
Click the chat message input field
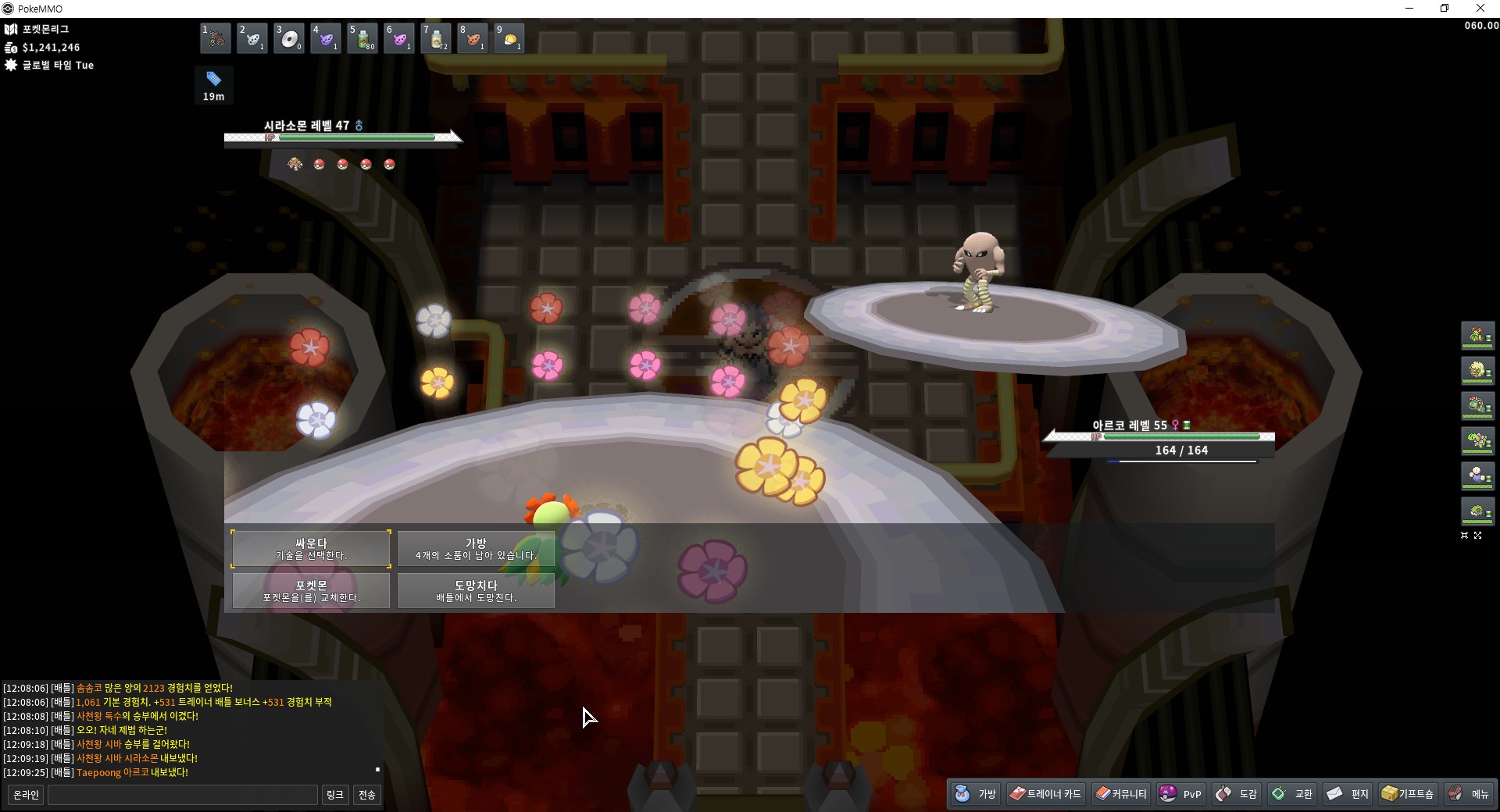point(182,795)
